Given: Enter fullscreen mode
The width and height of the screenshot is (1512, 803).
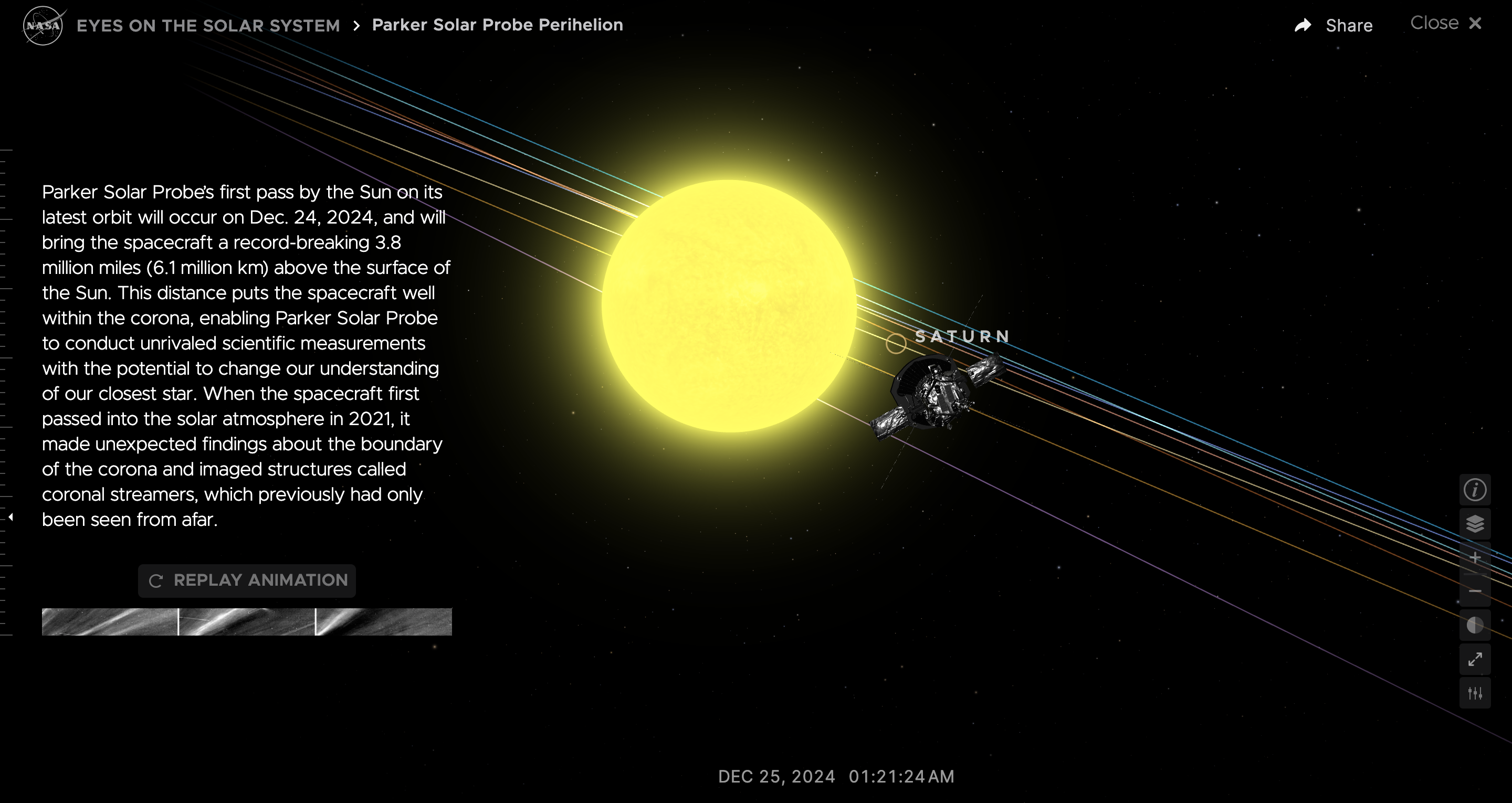Looking at the screenshot, I should point(1474,659).
